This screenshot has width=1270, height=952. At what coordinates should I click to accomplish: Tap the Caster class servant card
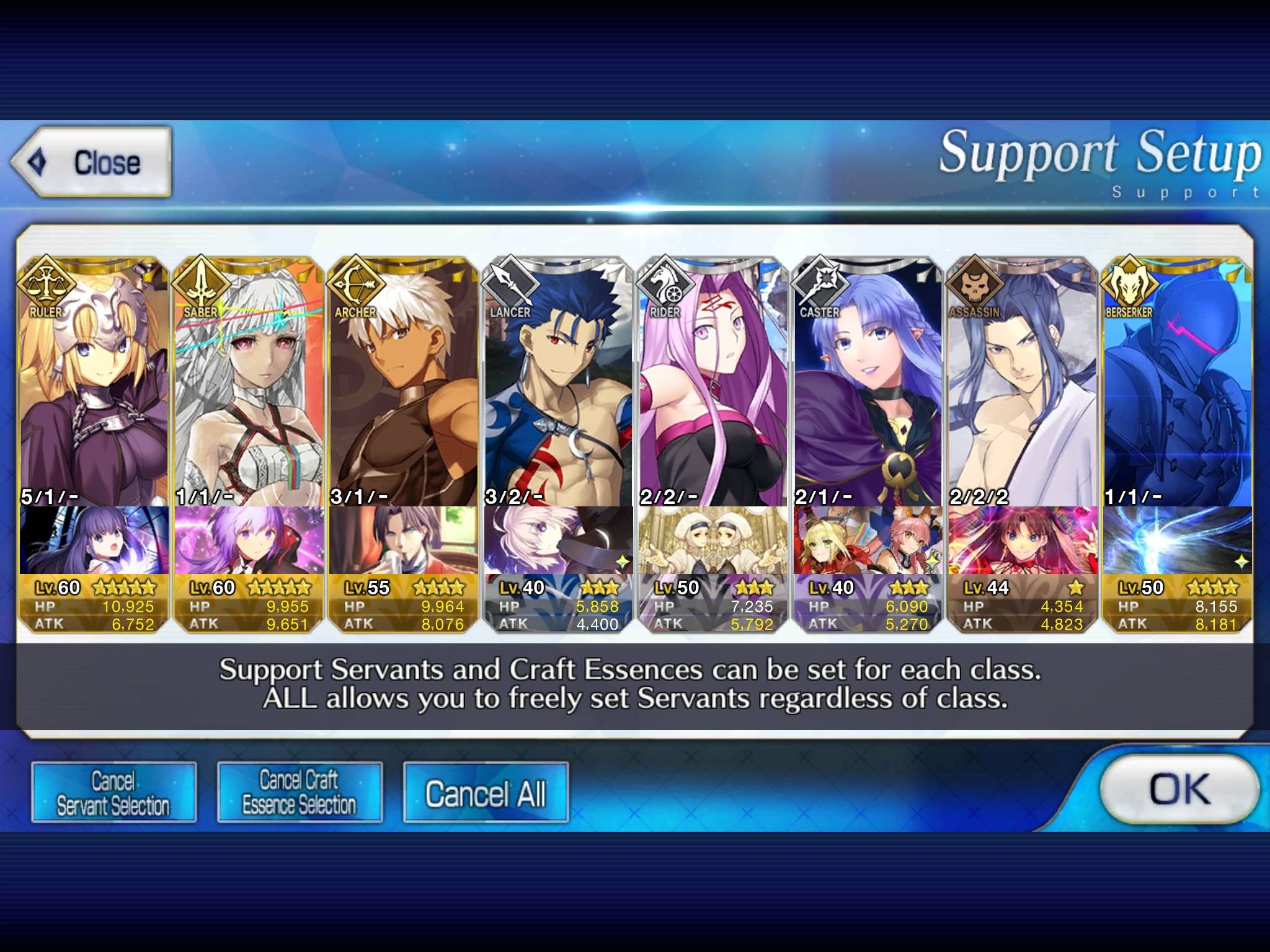868,384
